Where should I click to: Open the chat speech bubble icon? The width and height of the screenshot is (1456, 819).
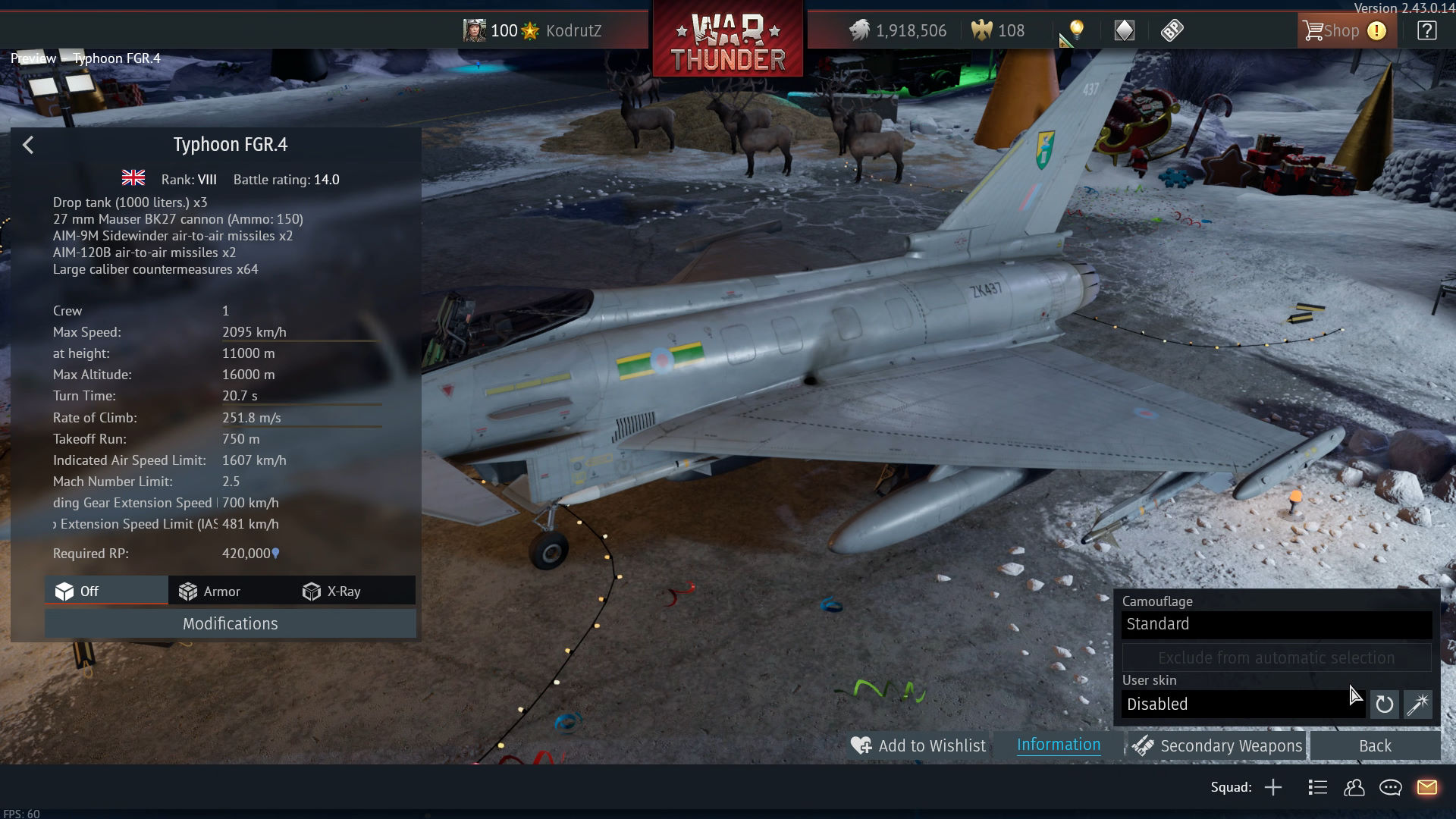coord(1390,788)
